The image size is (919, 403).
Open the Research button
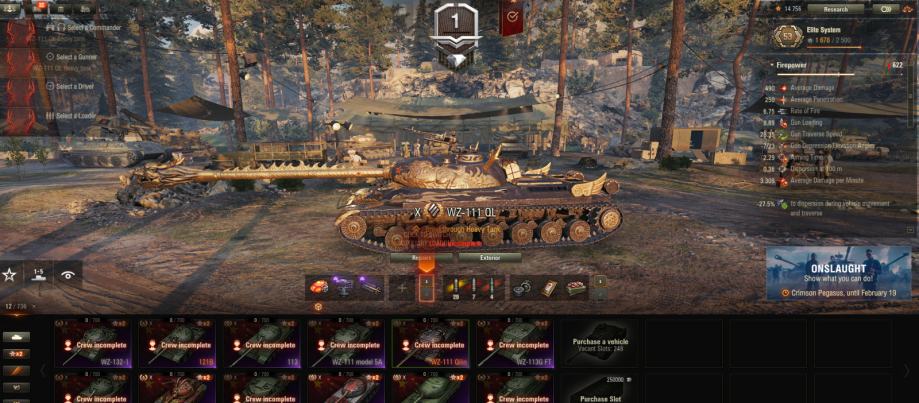click(x=835, y=9)
